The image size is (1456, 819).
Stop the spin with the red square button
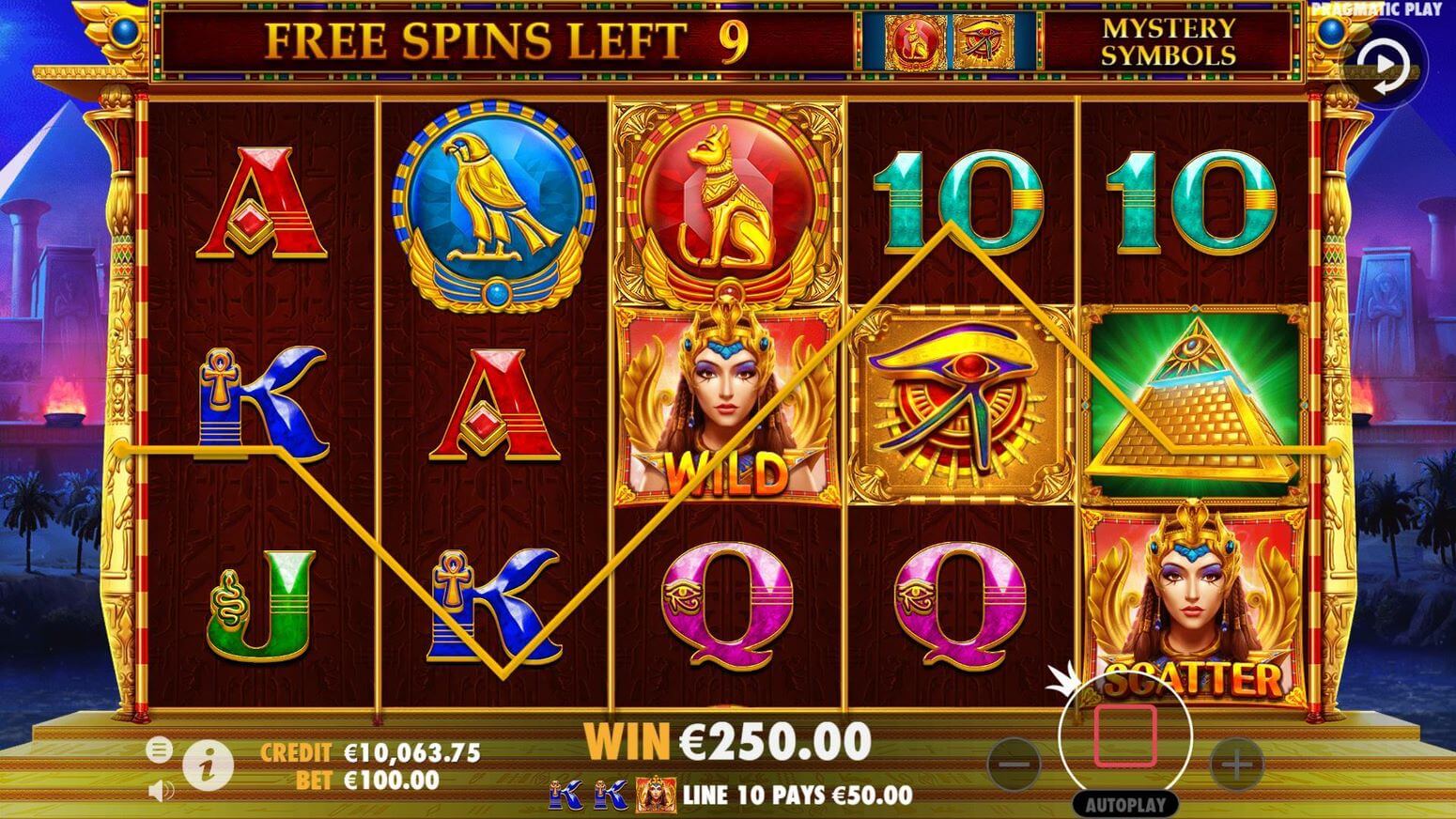tap(1124, 735)
